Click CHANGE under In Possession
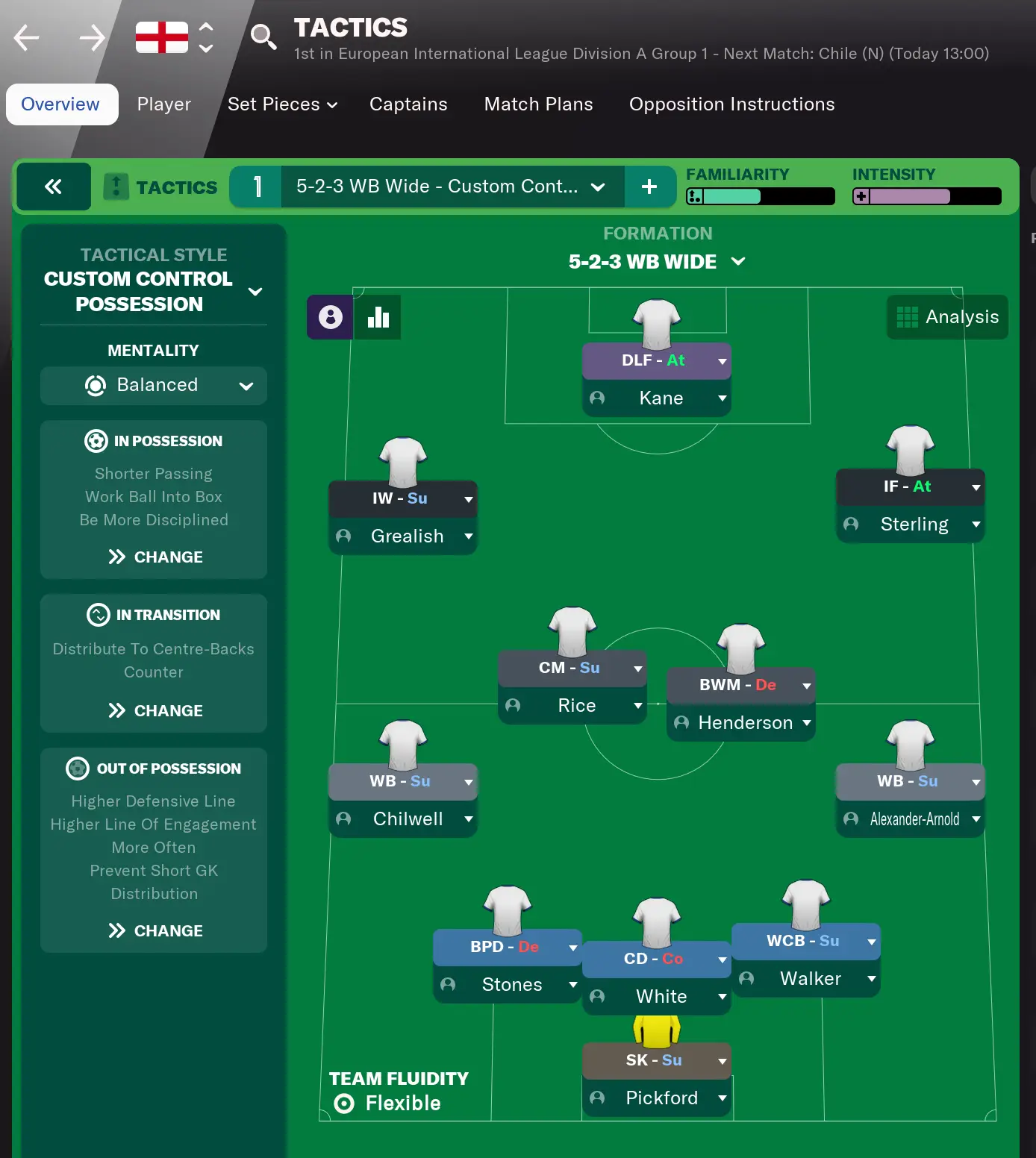This screenshot has width=1036, height=1158. pyautogui.click(x=154, y=557)
